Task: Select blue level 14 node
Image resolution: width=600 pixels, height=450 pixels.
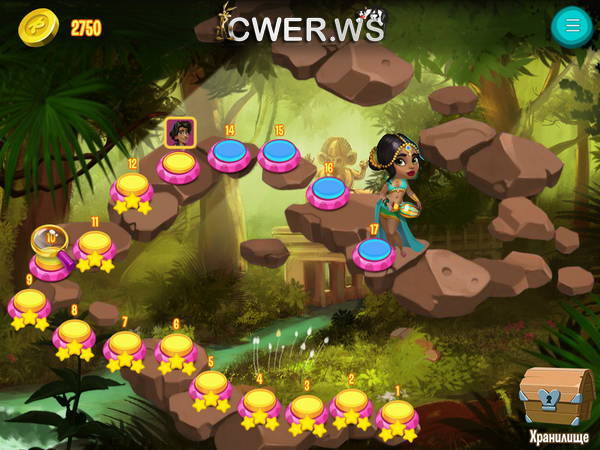Action: click(x=230, y=153)
